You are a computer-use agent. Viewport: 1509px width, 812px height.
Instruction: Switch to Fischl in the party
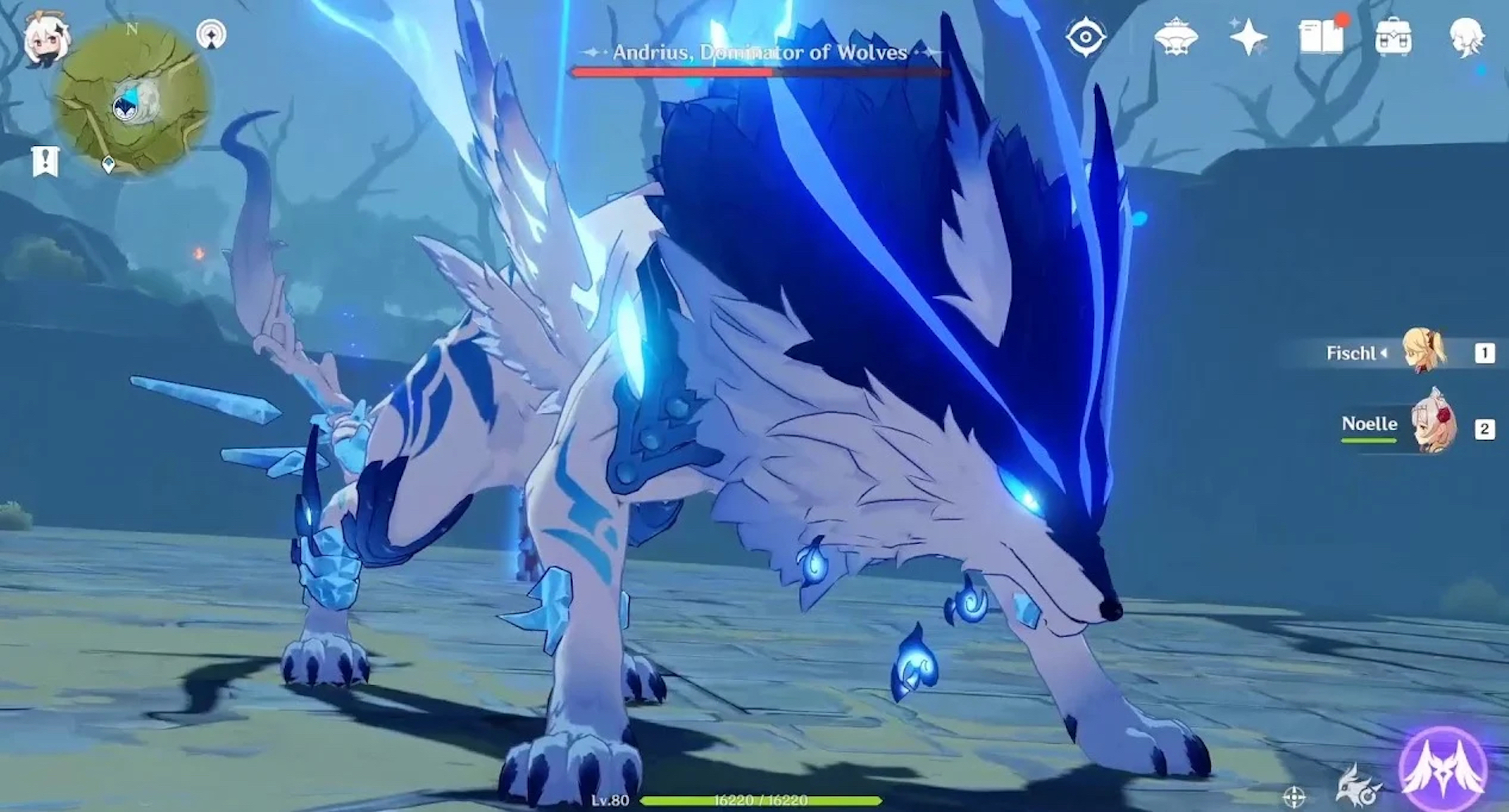point(1425,353)
